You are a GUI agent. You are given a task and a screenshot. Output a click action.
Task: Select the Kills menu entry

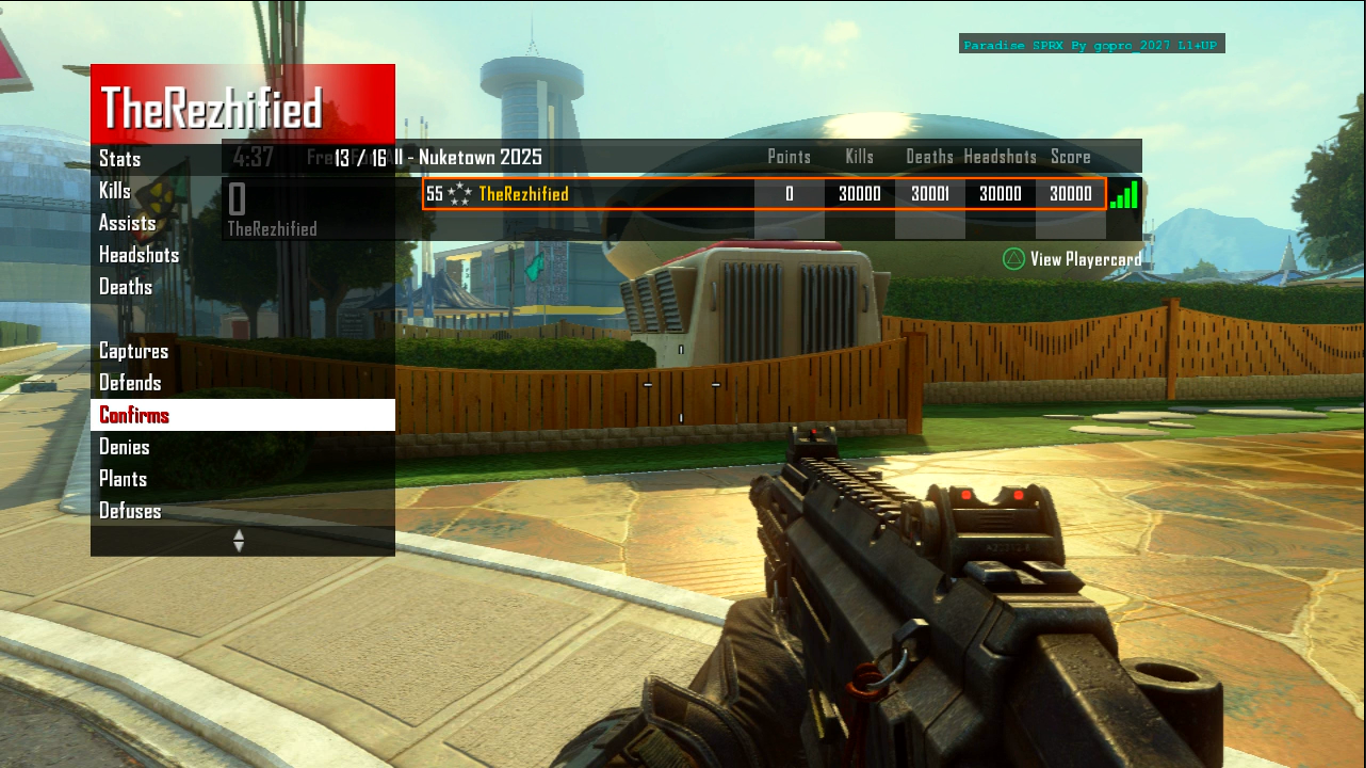[x=115, y=191]
